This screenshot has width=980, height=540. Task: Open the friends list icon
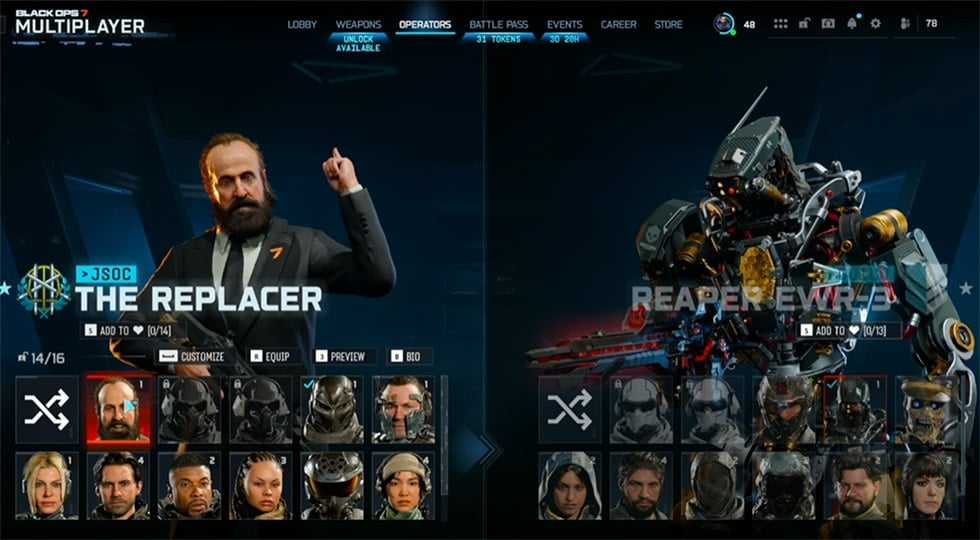pyautogui.click(x=905, y=24)
